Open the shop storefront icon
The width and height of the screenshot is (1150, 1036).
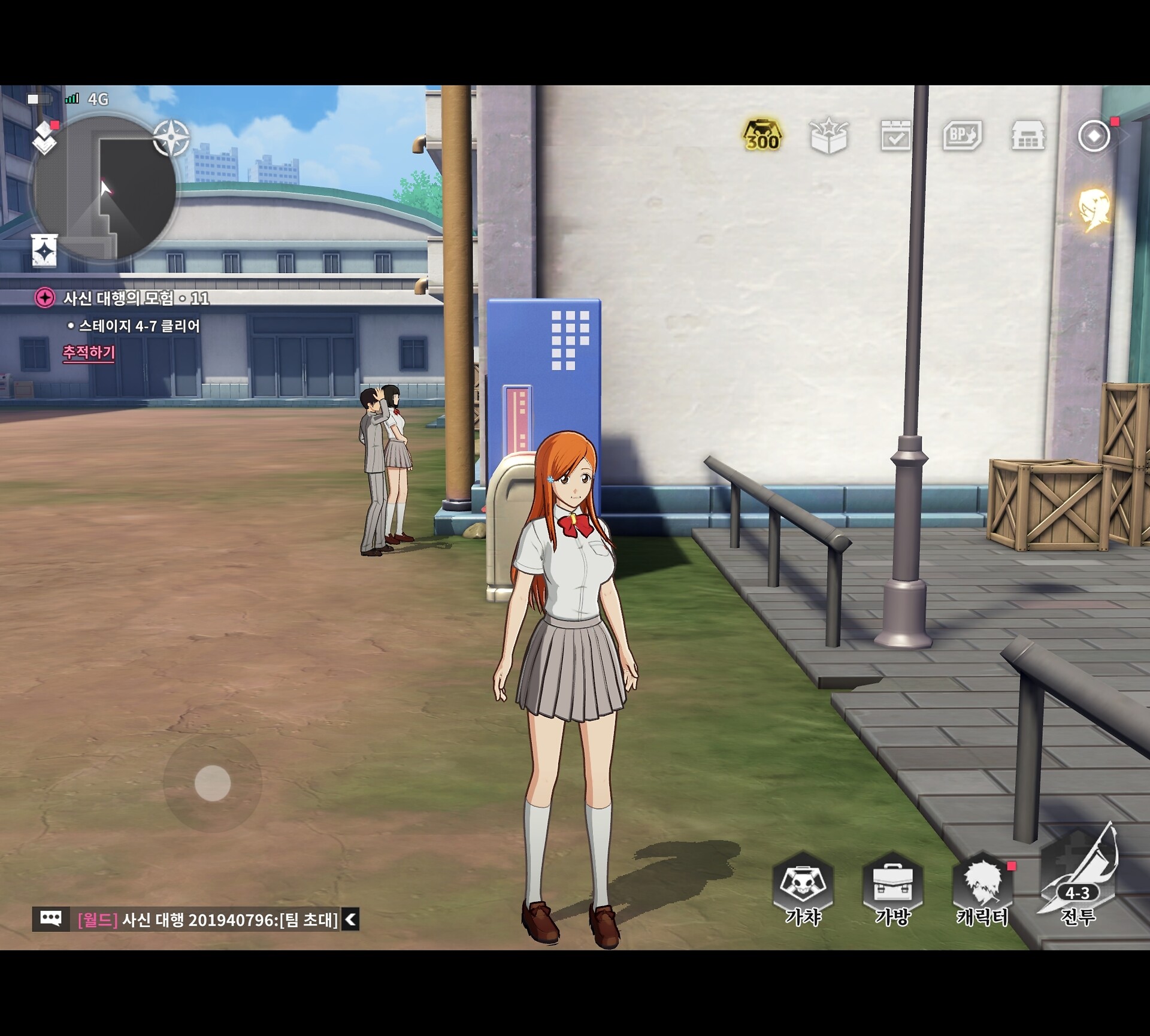[x=1028, y=136]
